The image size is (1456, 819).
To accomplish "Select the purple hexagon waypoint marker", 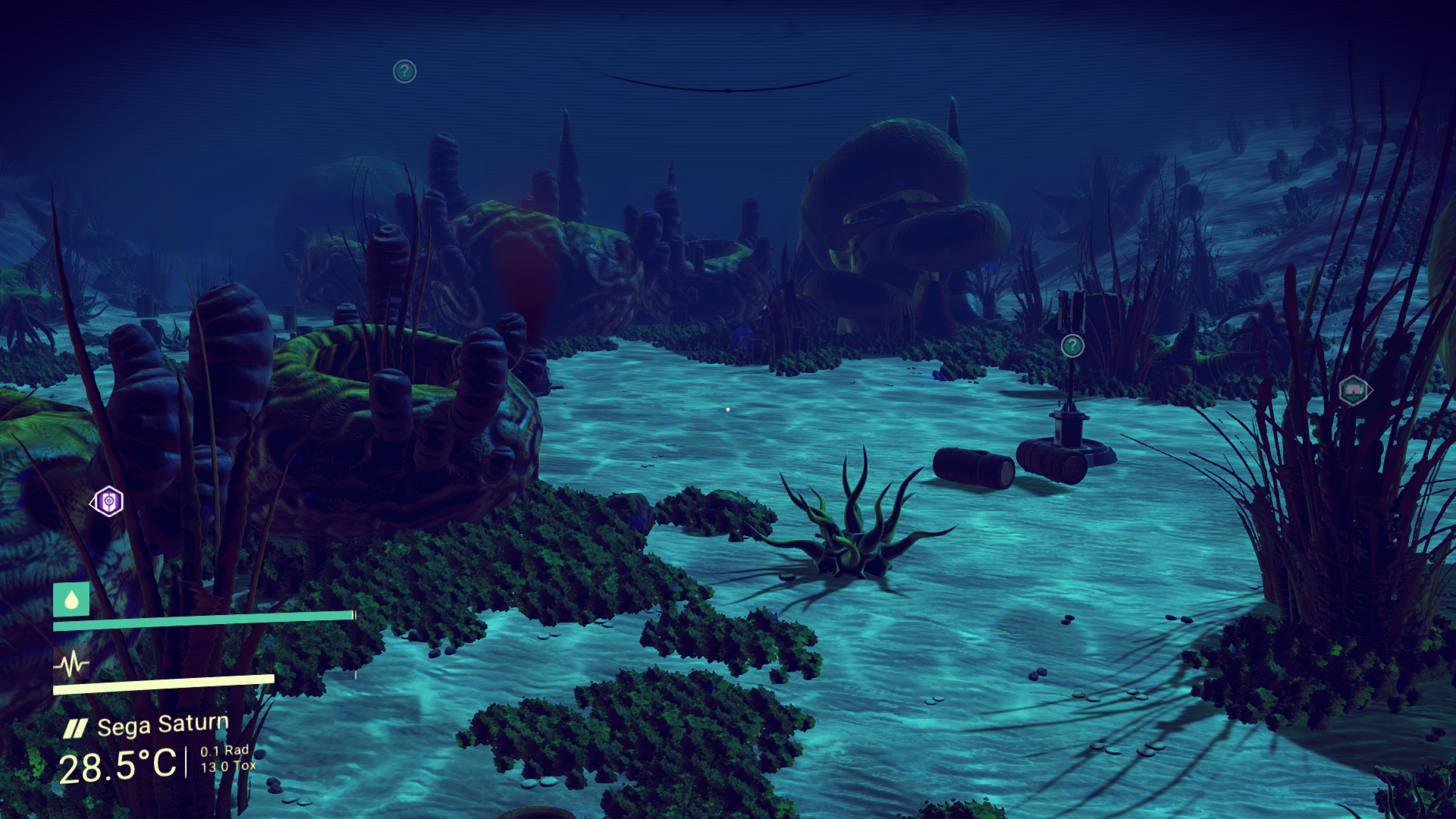I will [108, 501].
